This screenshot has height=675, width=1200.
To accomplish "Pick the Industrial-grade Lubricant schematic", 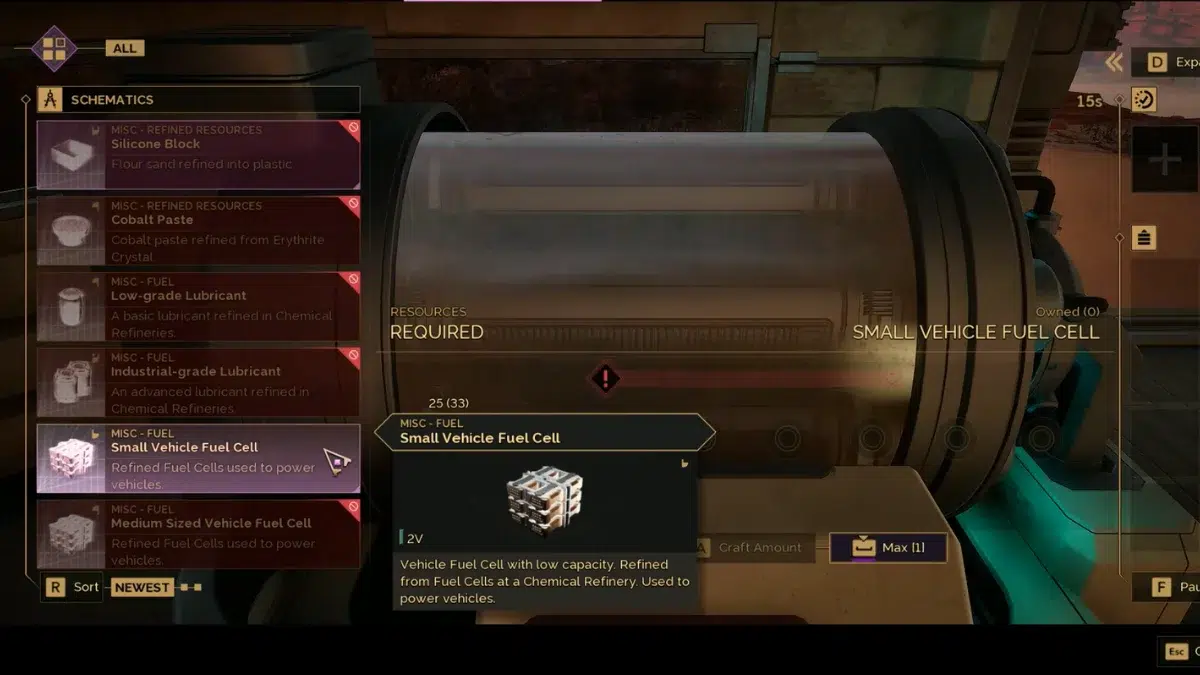I will [x=198, y=383].
